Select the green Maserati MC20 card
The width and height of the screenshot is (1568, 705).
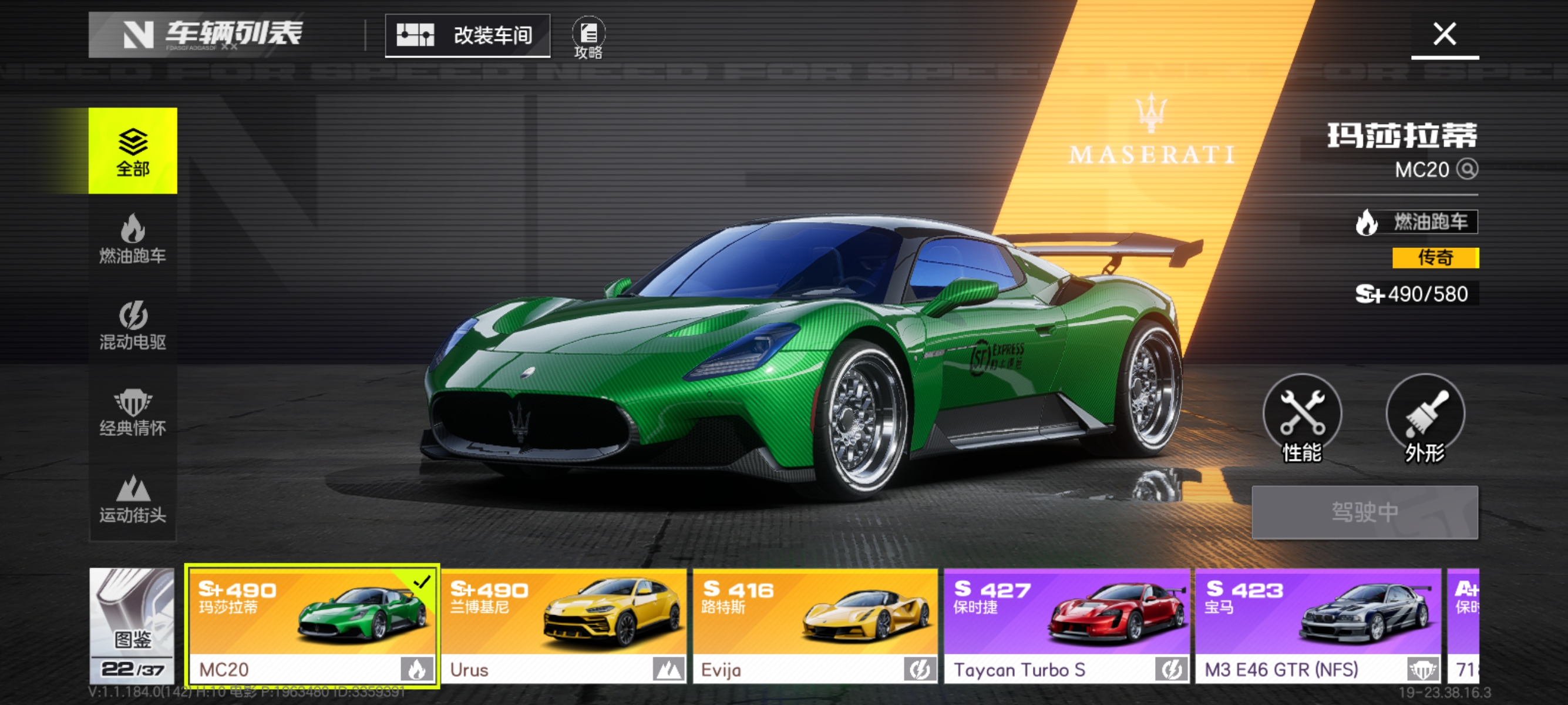tap(312, 625)
